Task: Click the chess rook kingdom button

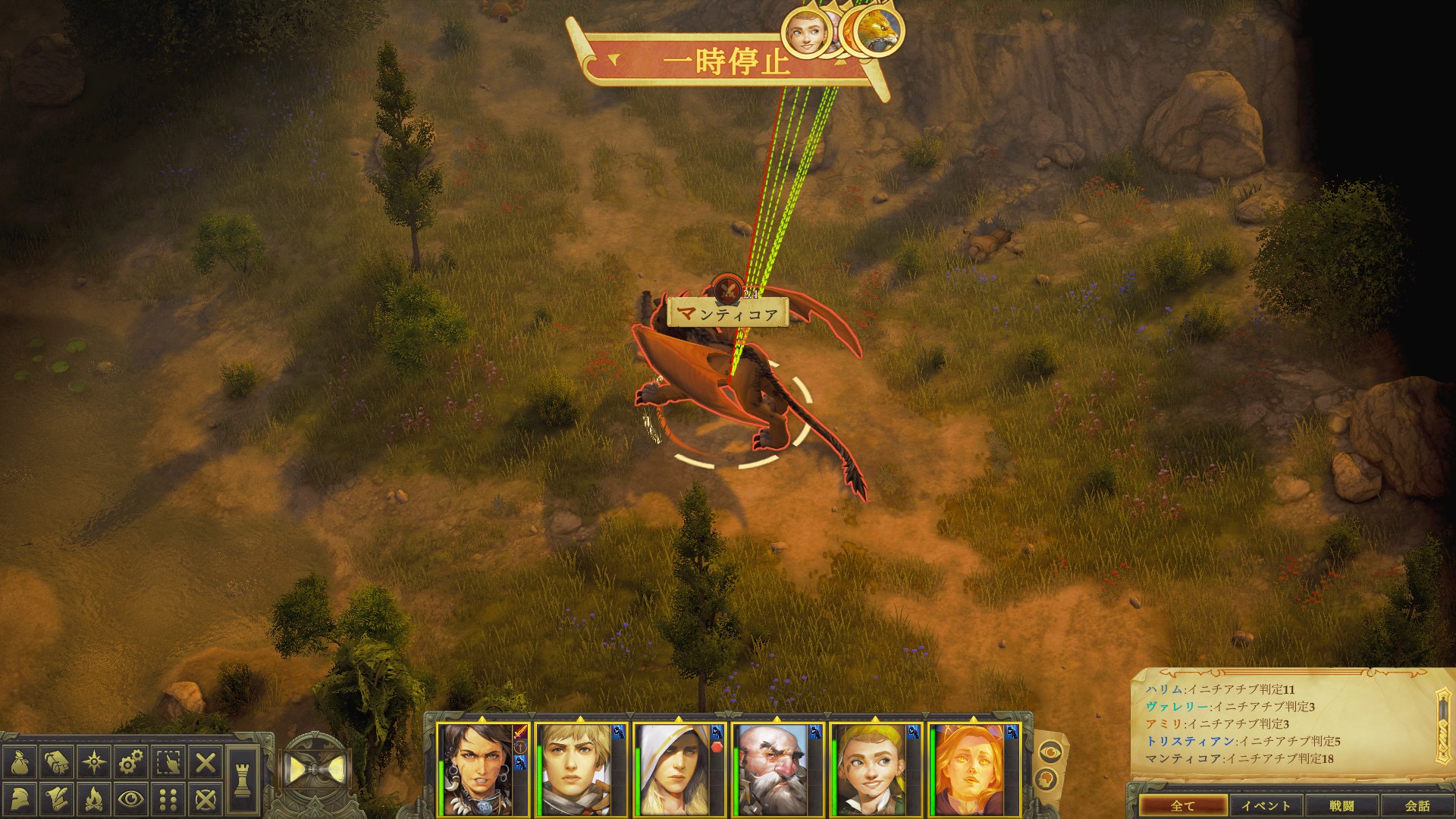Action: [x=242, y=780]
